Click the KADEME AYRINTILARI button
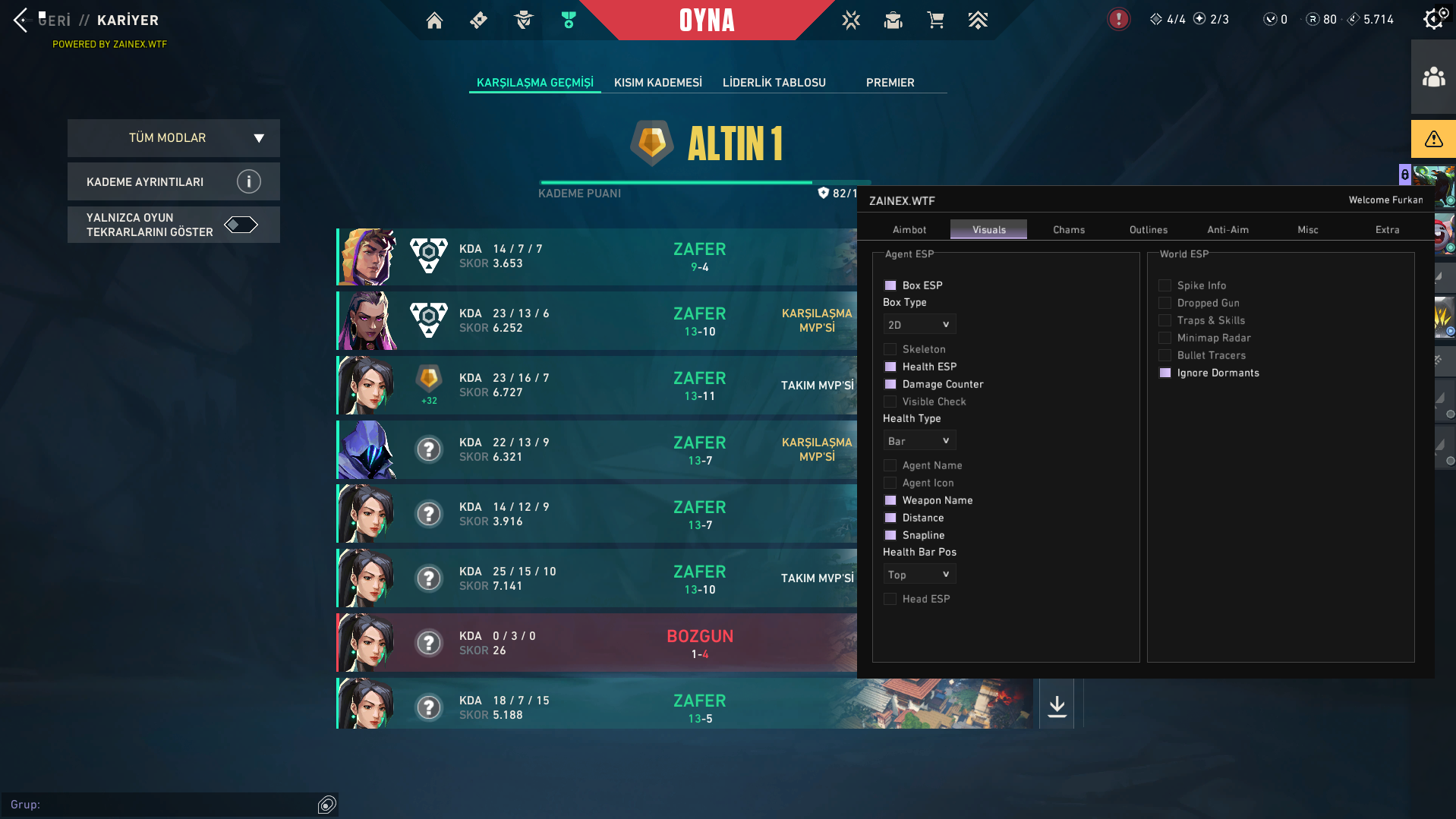1456x819 pixels. [x=173, y=181]
